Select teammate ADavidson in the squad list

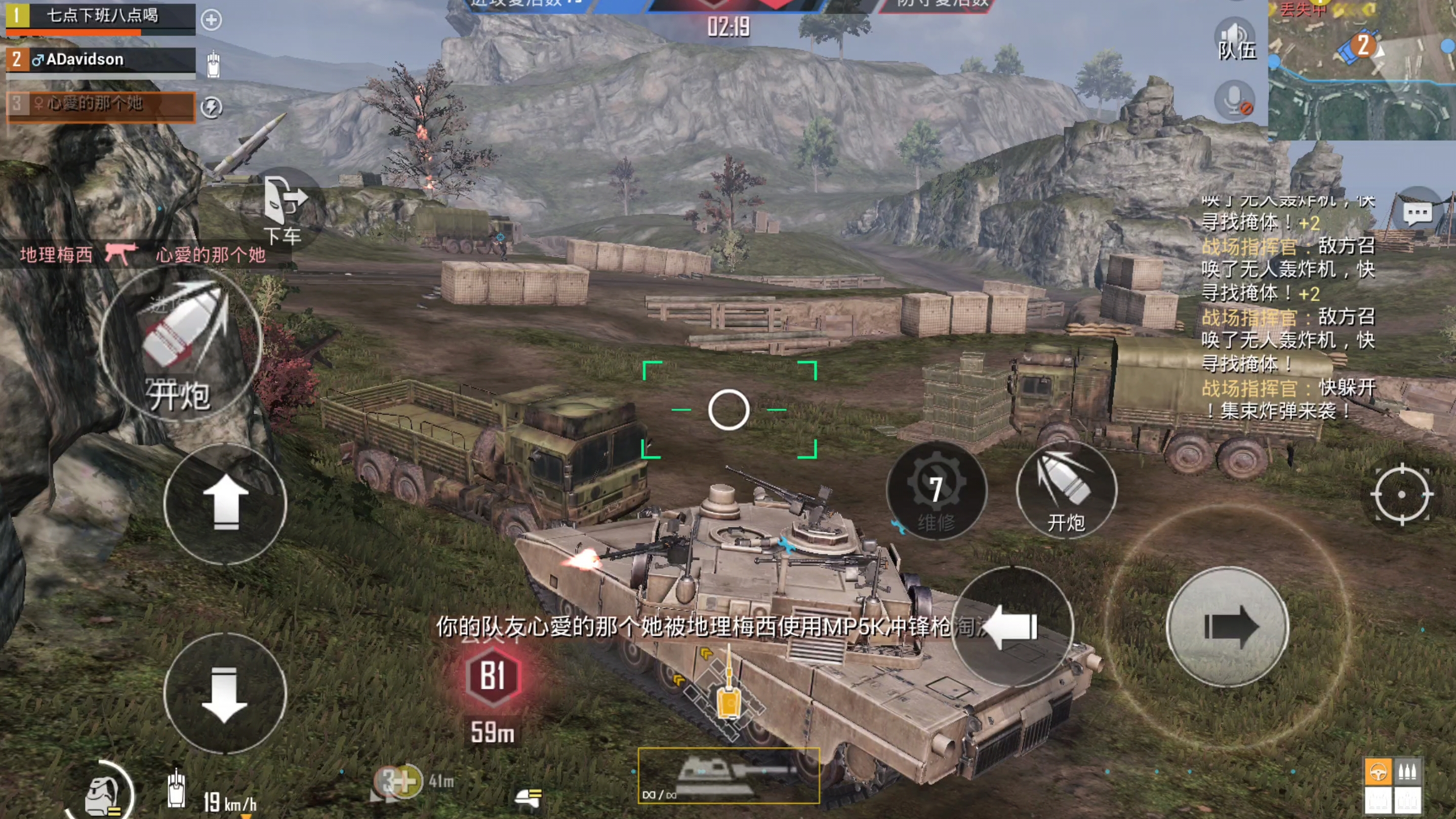point(101,60)
